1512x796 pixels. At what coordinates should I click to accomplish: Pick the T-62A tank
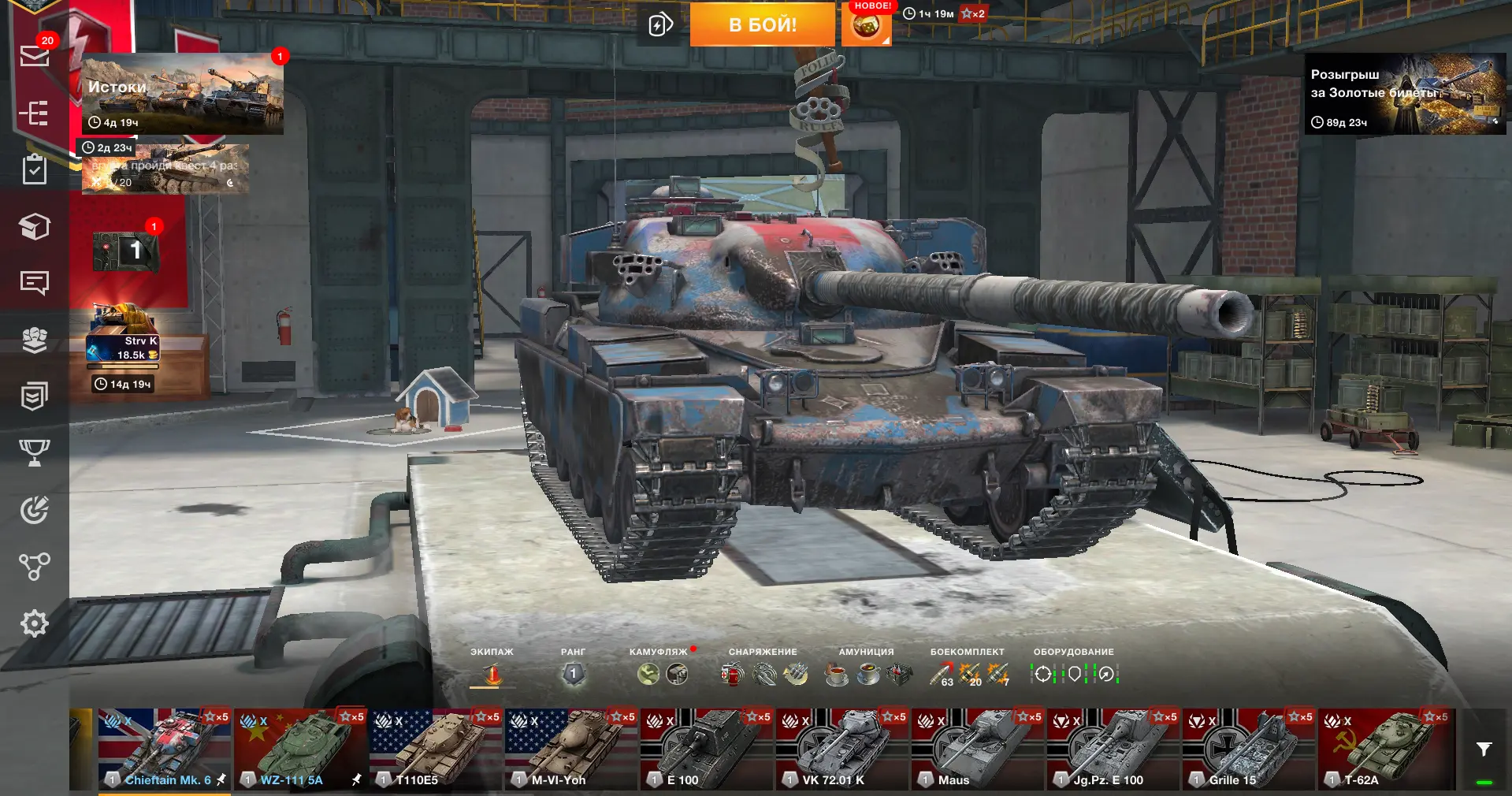pyautogui.click(x=1384, y=749)
